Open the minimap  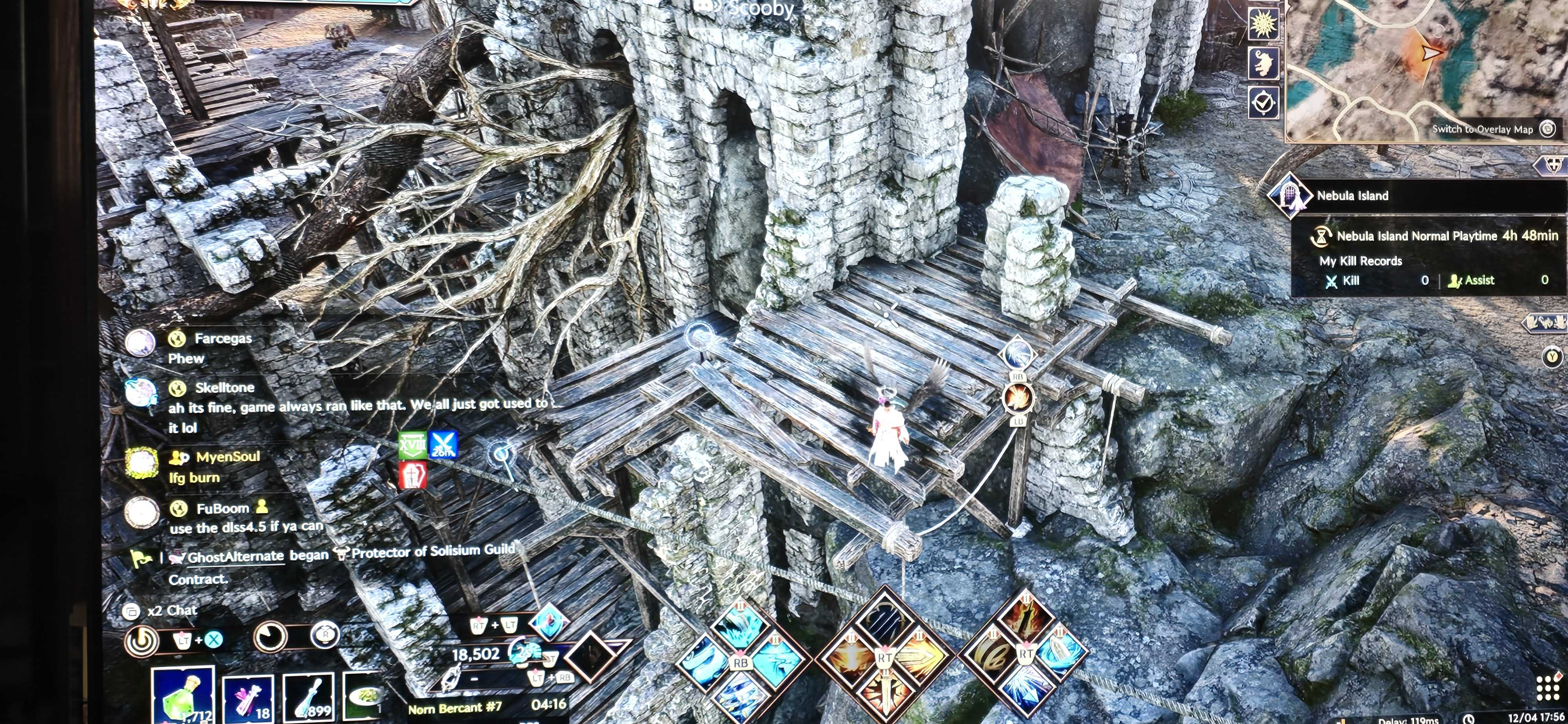[1425, 67]
